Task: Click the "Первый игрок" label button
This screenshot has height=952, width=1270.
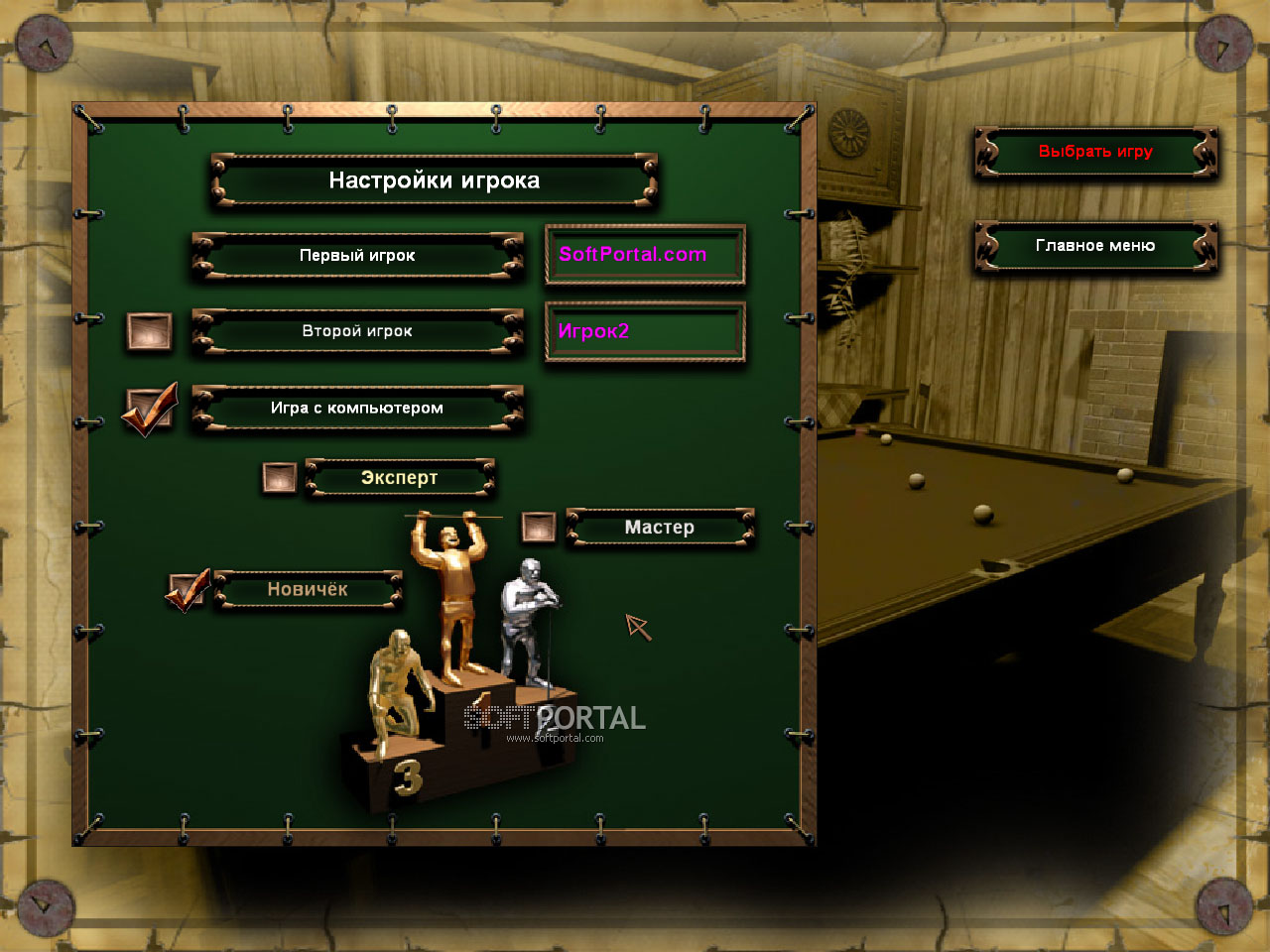Action: coord(357,256)
